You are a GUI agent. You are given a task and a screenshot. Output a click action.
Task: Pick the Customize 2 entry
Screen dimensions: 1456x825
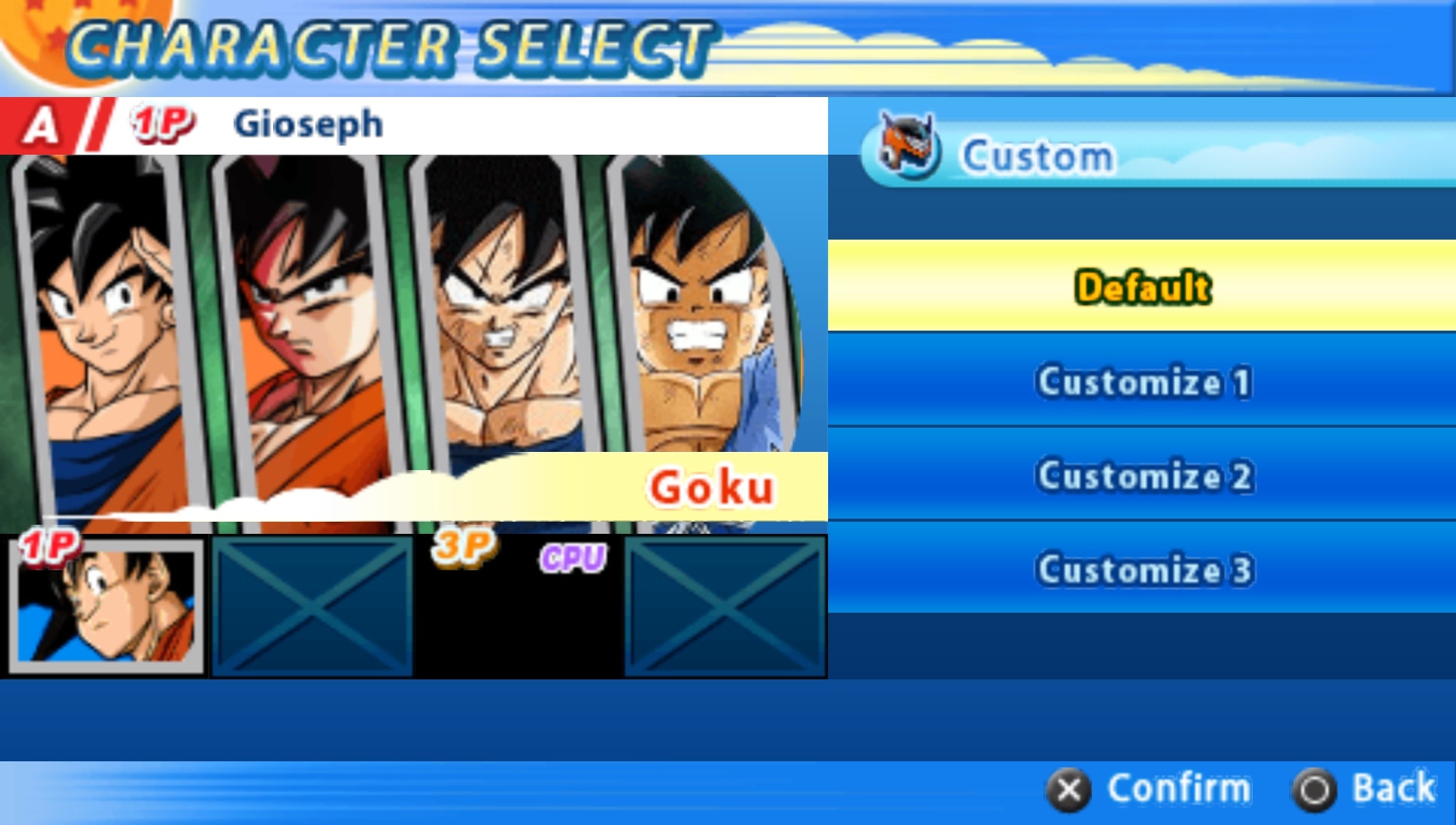coord(1142,475)
